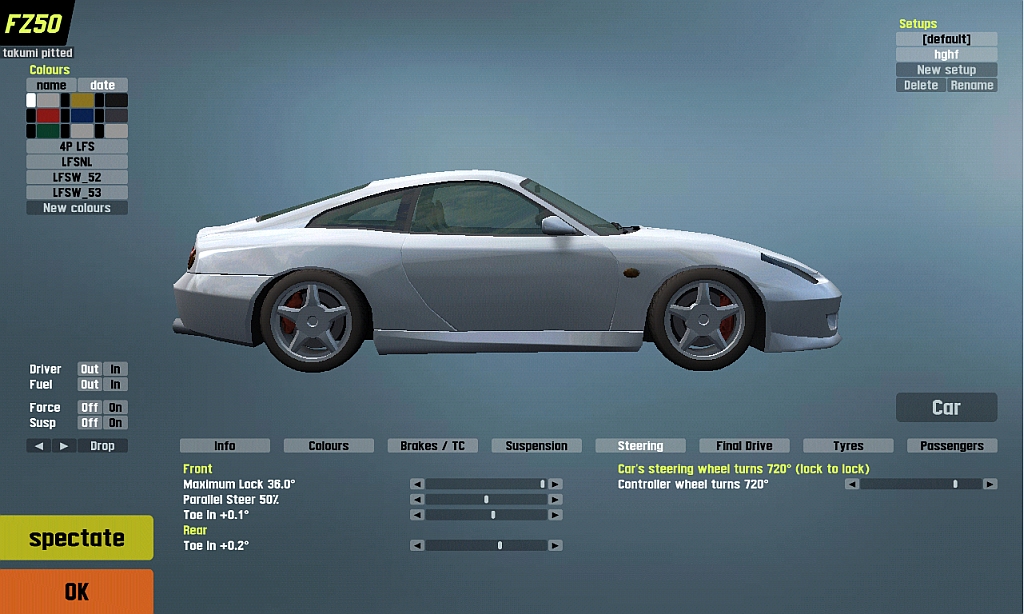This screenshot has width=1024, height=614.
Task: Switch to the Colours tab
Action: (x=328, y=446)
